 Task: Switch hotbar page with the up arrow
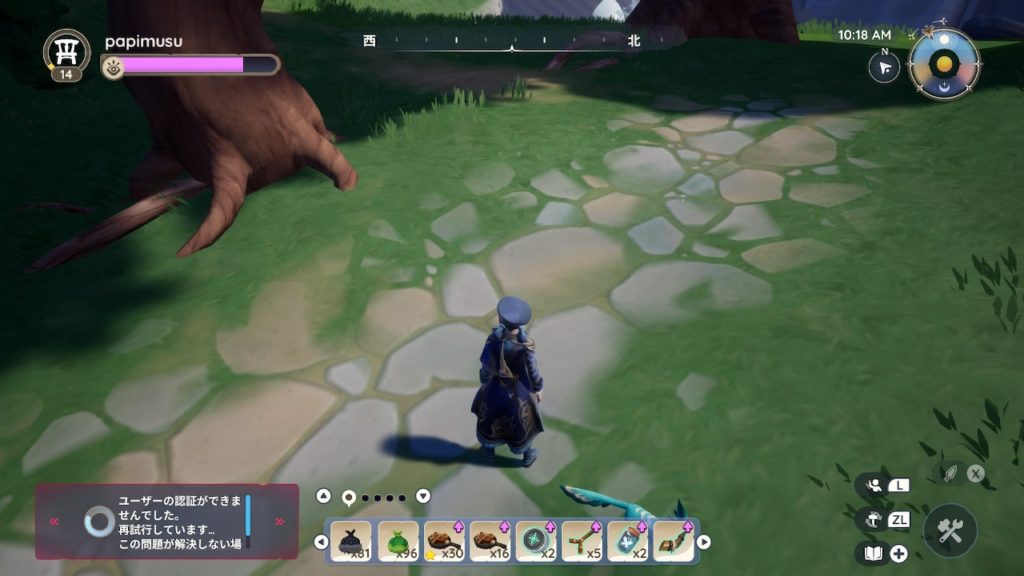coord(323,496)
